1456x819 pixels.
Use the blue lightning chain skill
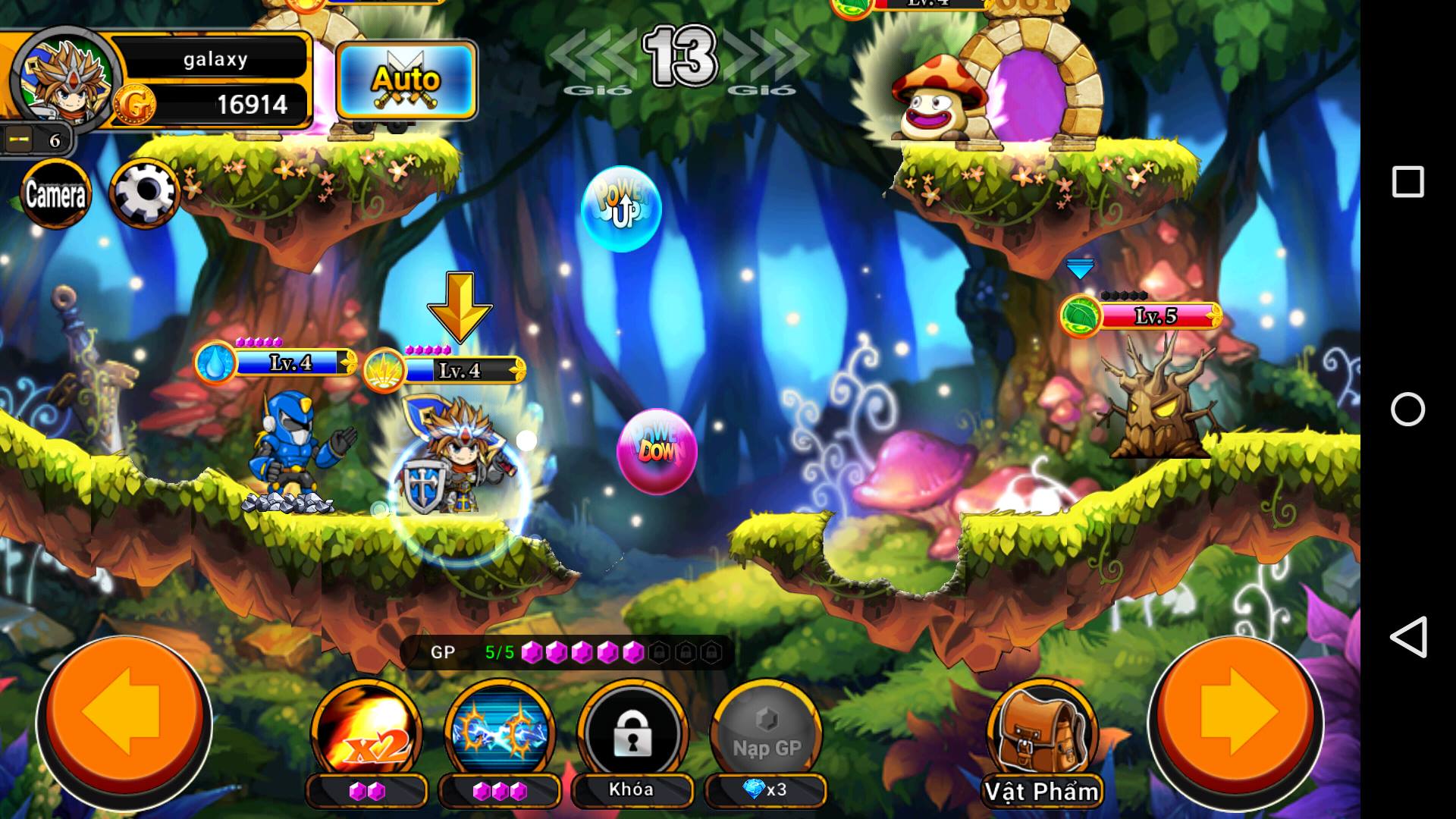pyautogui.click(x=500, y=733)
